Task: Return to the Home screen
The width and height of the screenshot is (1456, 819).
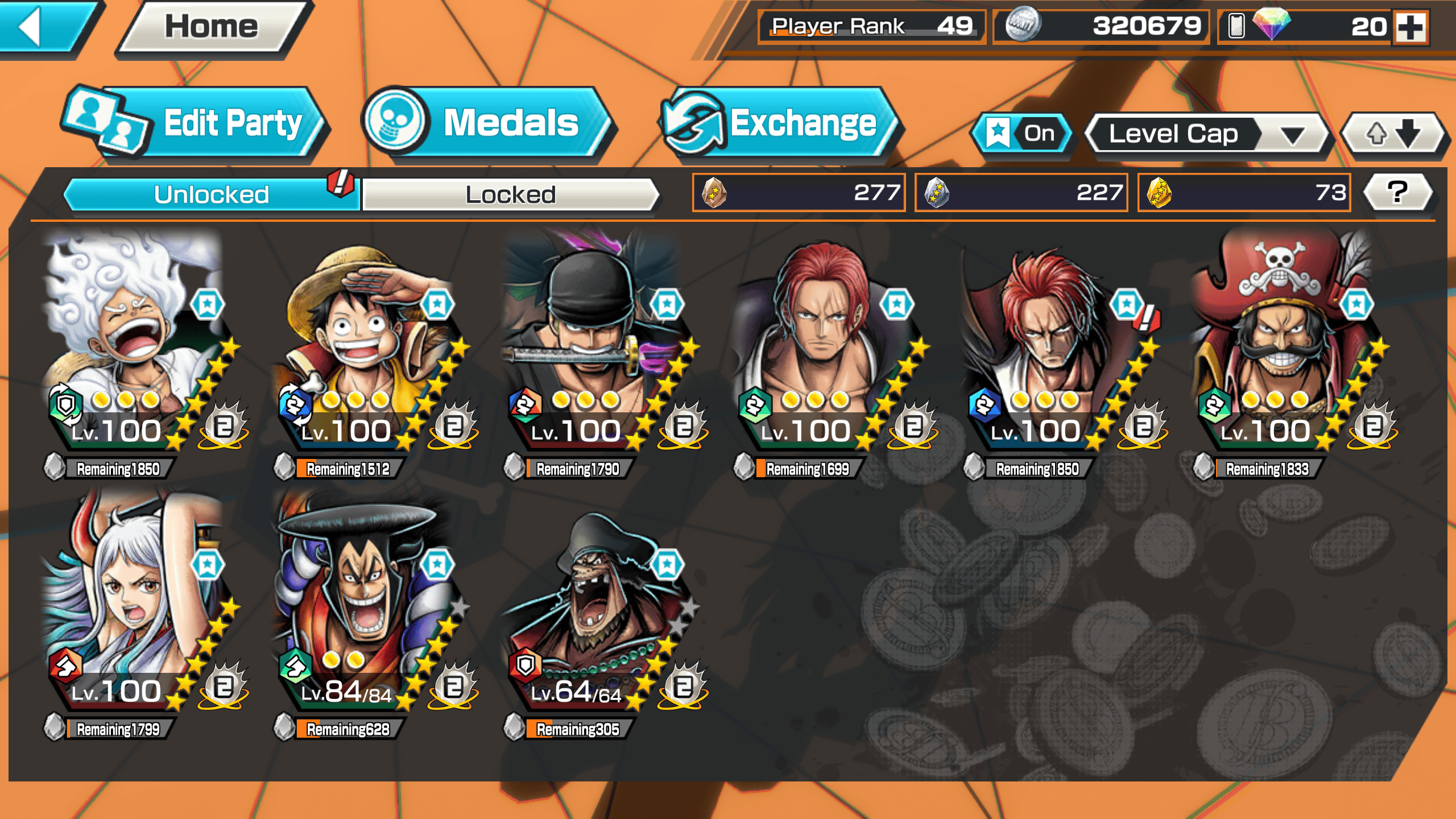Action: point(212,27)
